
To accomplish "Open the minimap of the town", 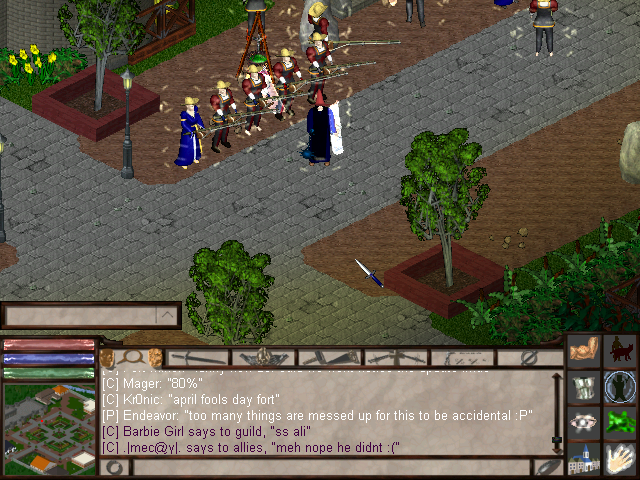I will pos(48,430).
